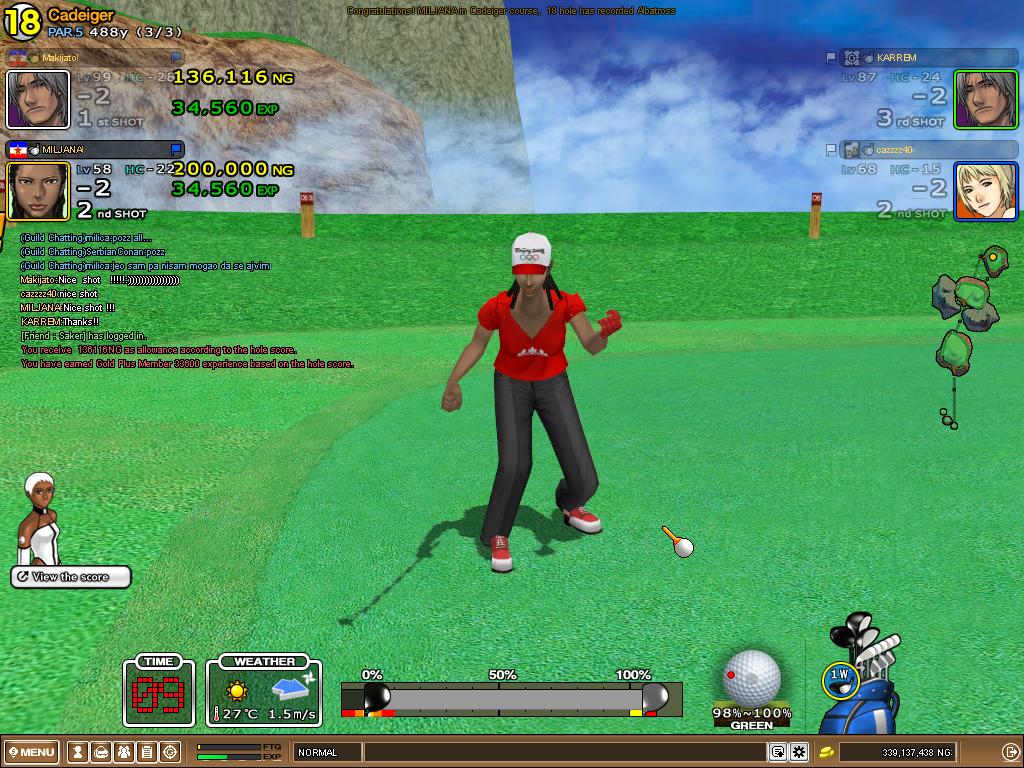The height and width of the screenshot is (768, 1024).
Task: Click the shot power gauge bar
Action: (511, 697)
